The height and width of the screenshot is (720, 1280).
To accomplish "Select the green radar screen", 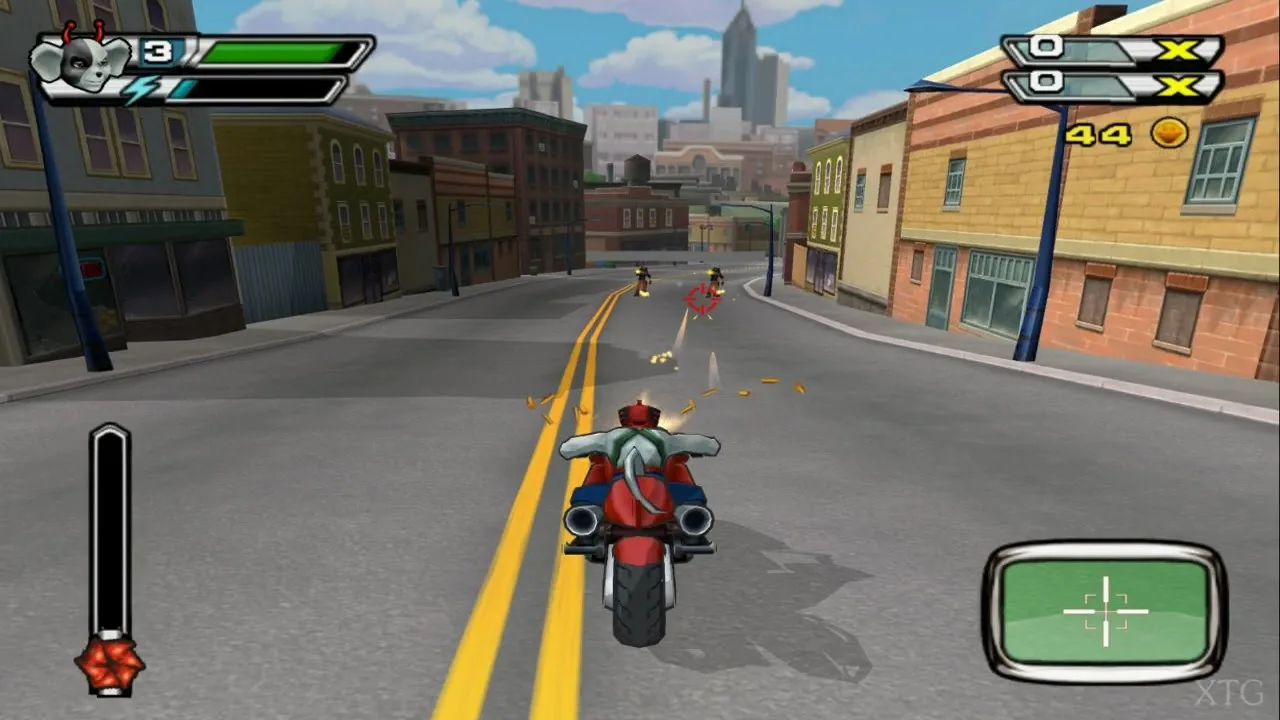I will pos(1104,610).
